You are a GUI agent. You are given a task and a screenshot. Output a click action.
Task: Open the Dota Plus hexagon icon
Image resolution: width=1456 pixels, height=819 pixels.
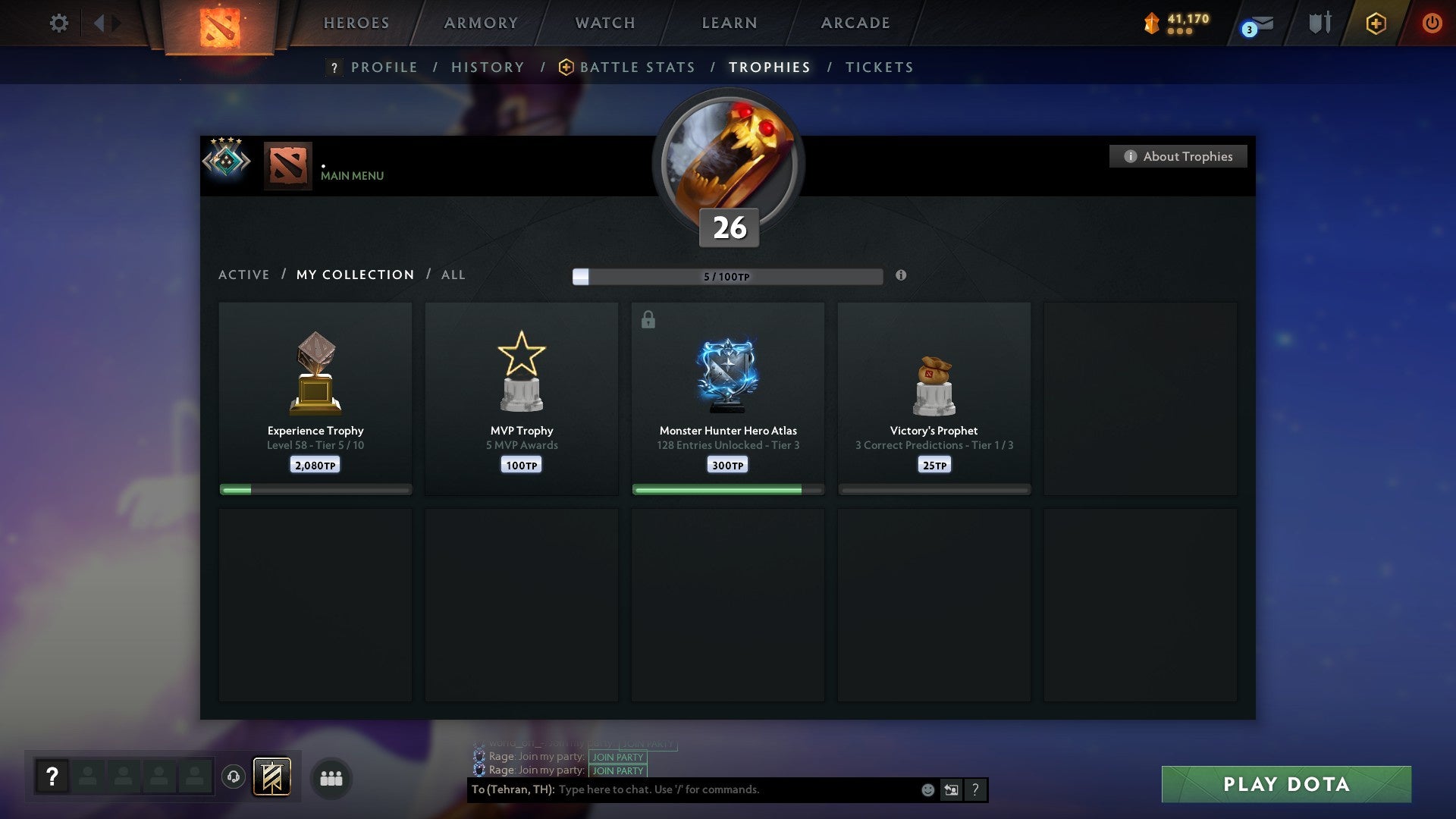(x=1376, y=23)
